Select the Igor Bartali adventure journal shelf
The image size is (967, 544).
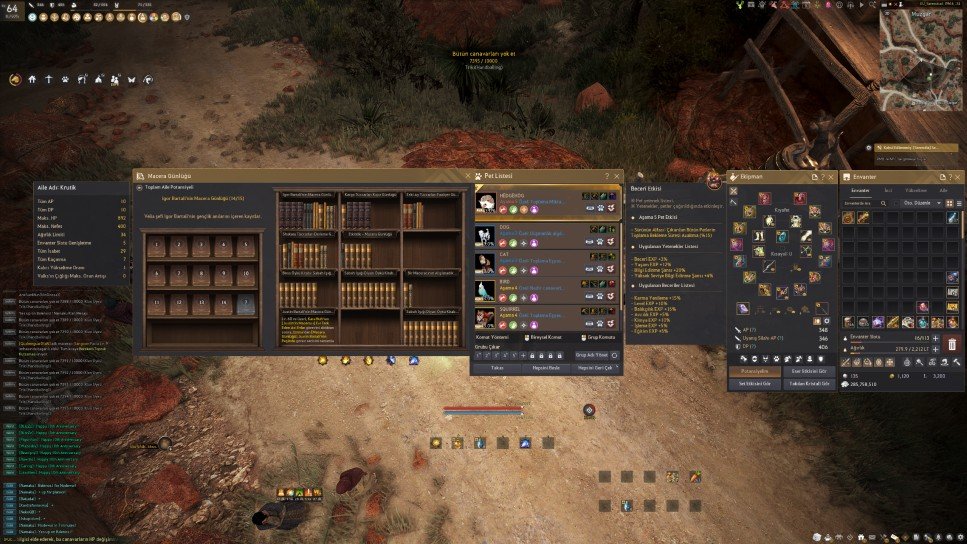point(305,212)
